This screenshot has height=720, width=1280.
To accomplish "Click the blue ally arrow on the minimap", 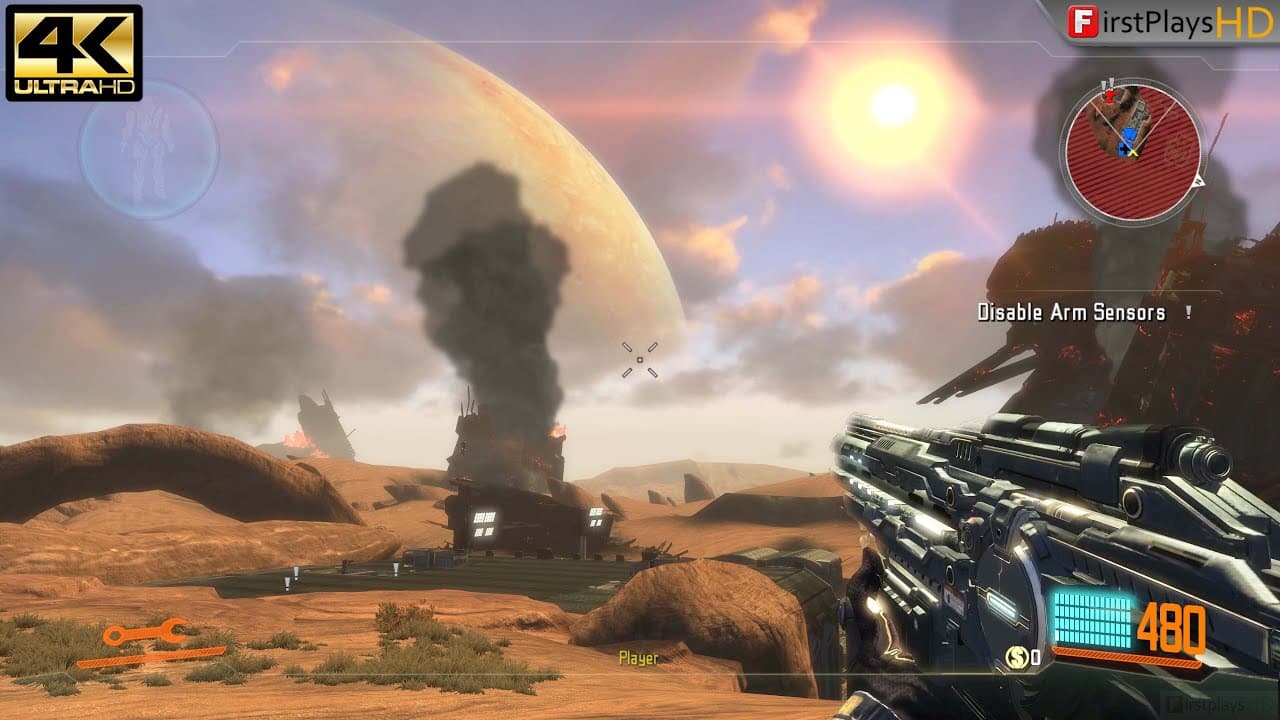I will click(x=1128, y=133).
